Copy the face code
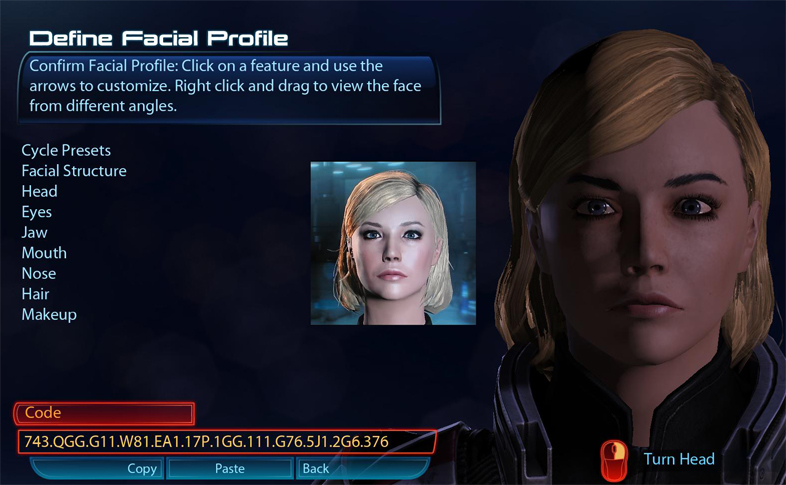This screenshot has width=786, height=485. click(142, 468)
